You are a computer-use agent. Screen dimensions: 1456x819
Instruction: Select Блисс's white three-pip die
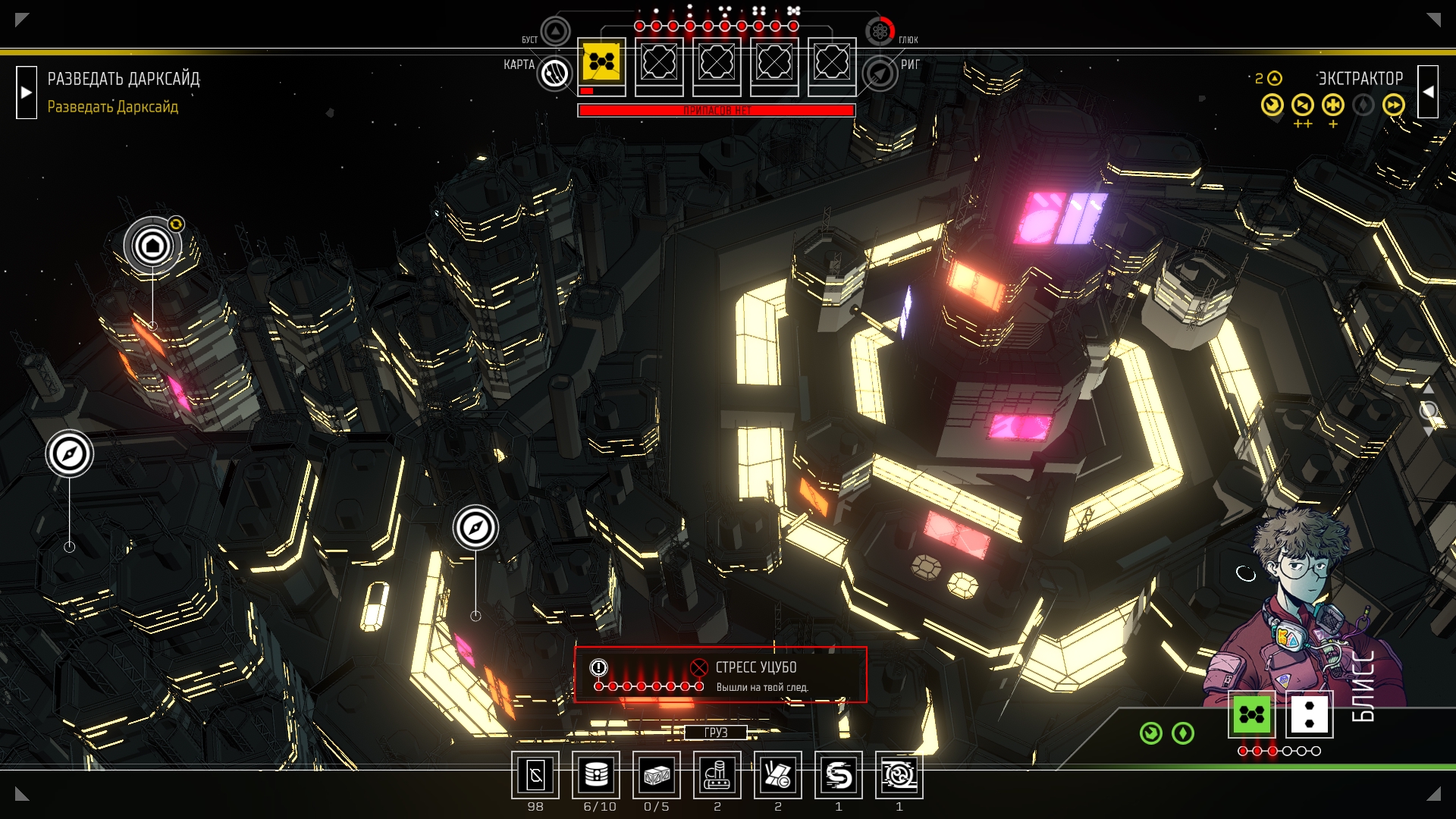pyautogui.click(x=1310, y=714)
